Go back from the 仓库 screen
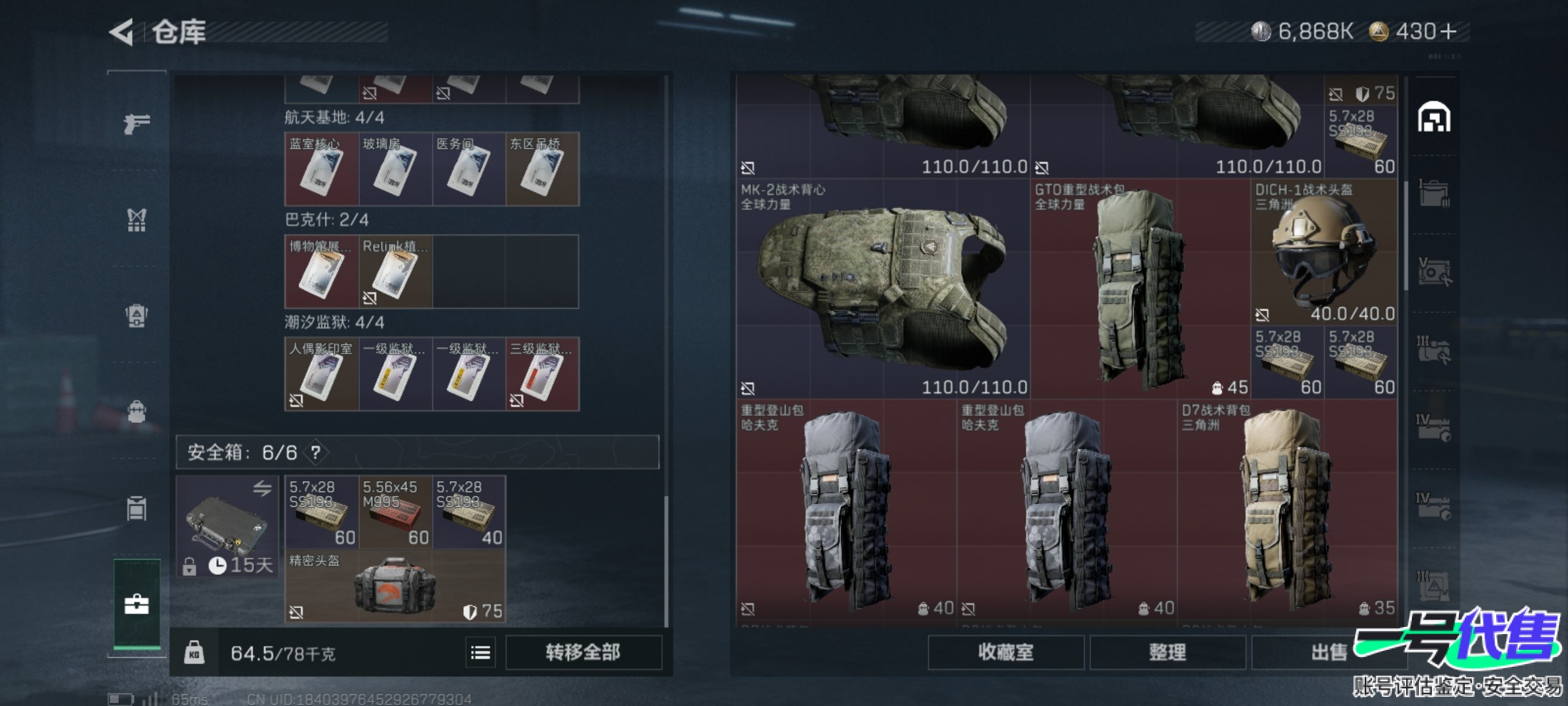The height and width of the screenshot is (706, 1568). [x=123, y=32]
